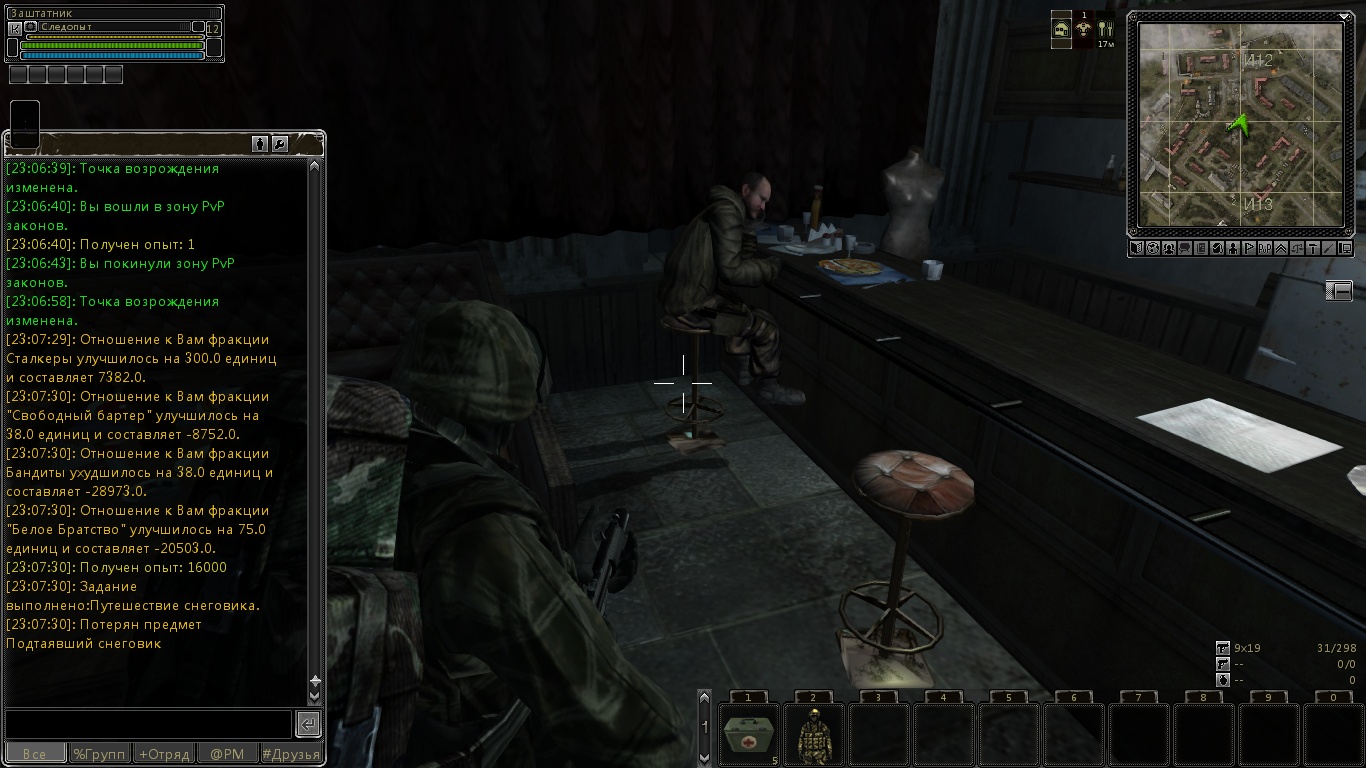Select the camouflage suit in hotbar slot 2
Screen dimensions: 1366x768
point(813,734)
